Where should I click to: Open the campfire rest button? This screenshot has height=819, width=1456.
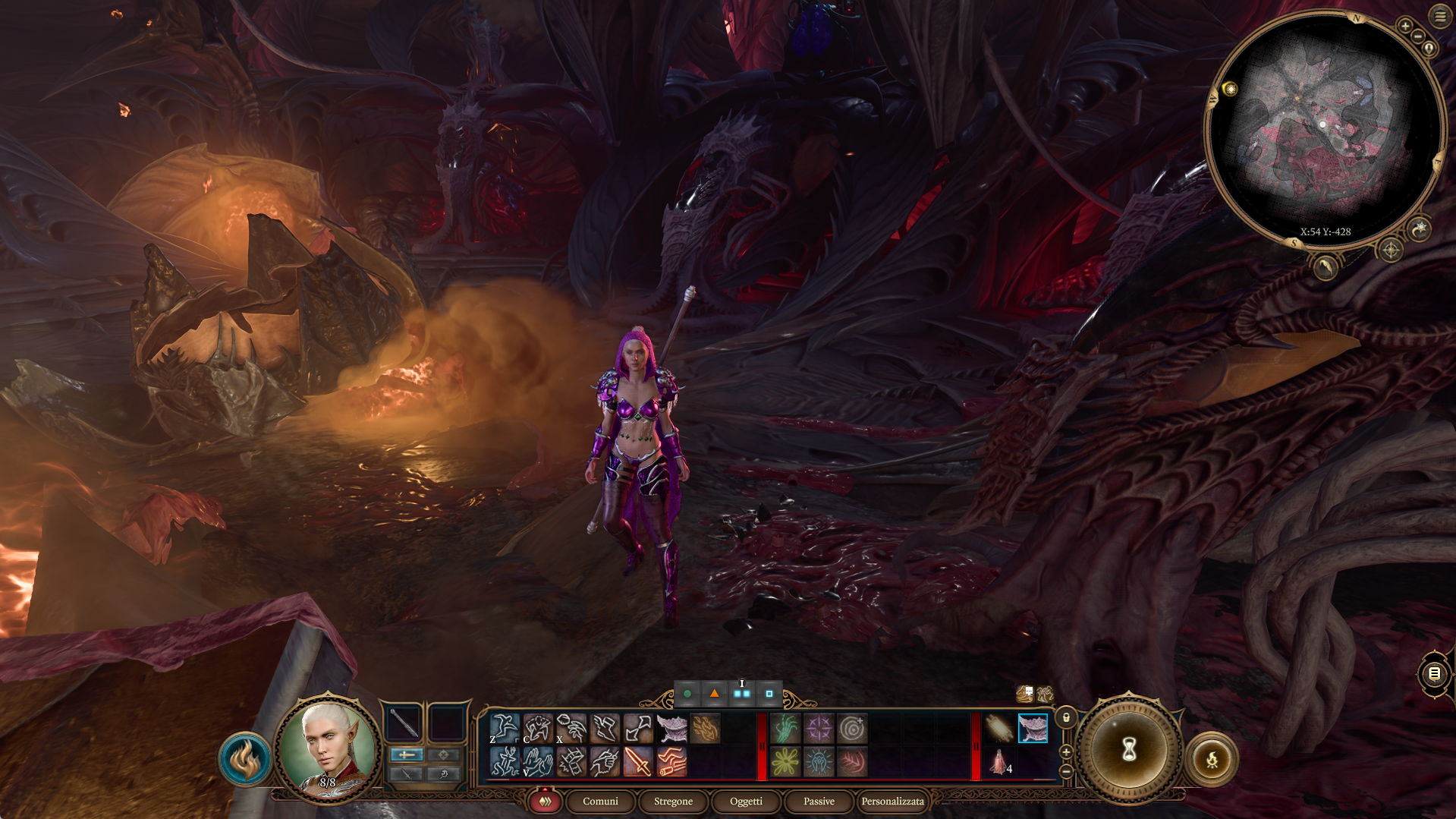coord(1212,758)
